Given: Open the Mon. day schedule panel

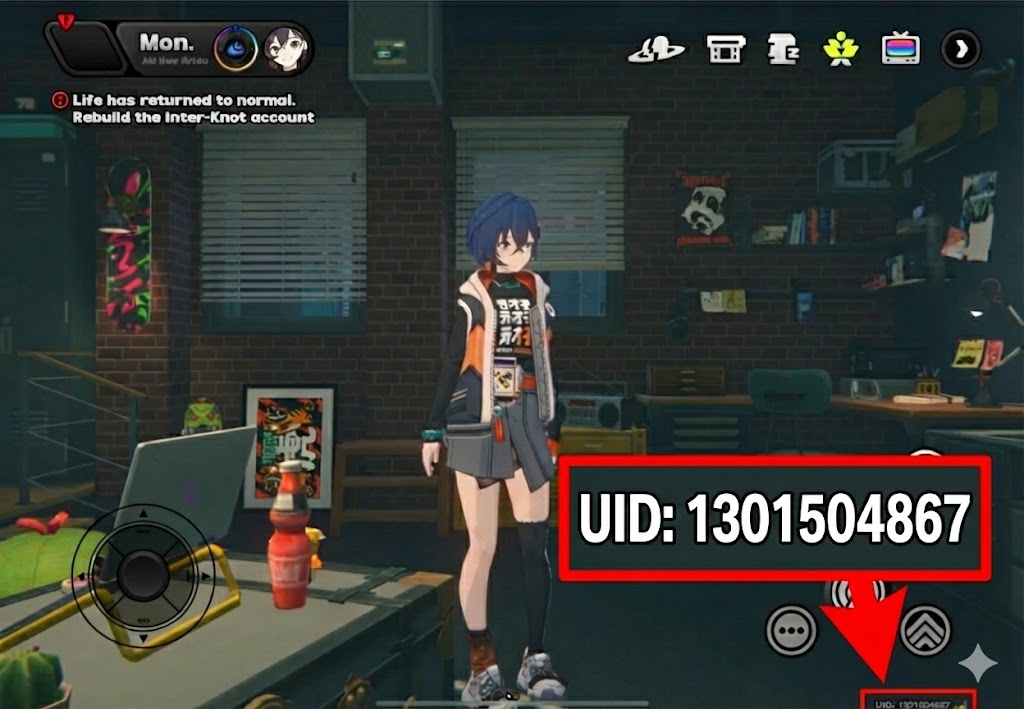Looking at the screenshot, I should (166, 46).
